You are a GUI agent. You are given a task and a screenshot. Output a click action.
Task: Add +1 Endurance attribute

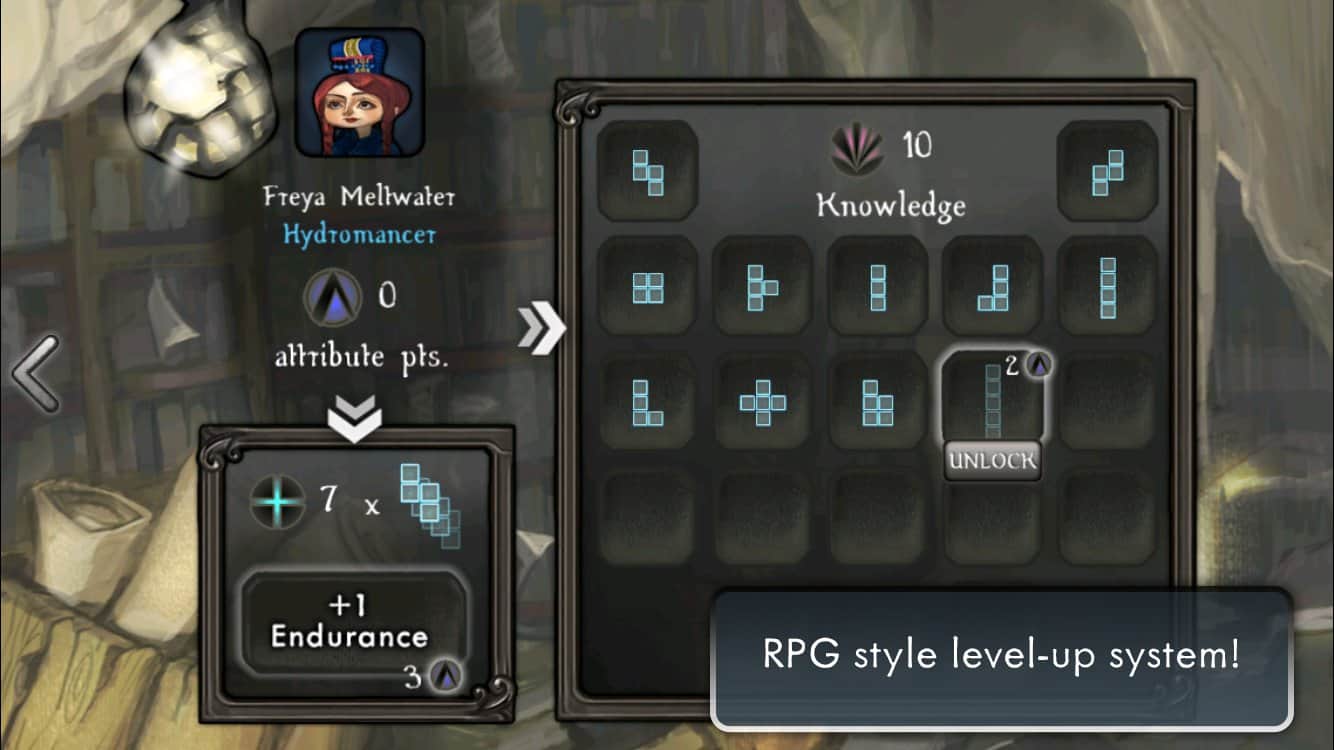(x=351, y=622)
